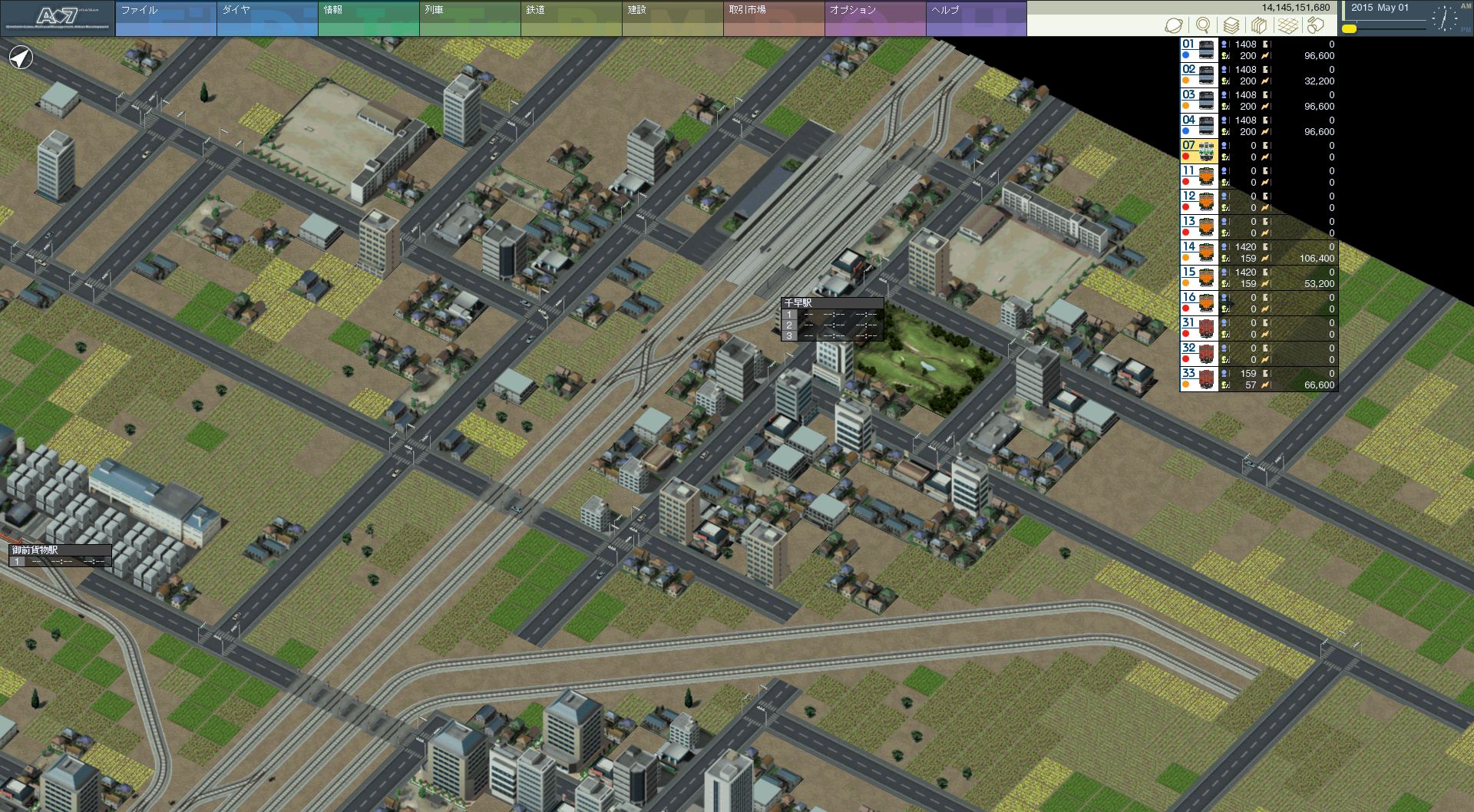Open the 建設 (Construction) menu

pyautogui.click(x=673, y=18)
